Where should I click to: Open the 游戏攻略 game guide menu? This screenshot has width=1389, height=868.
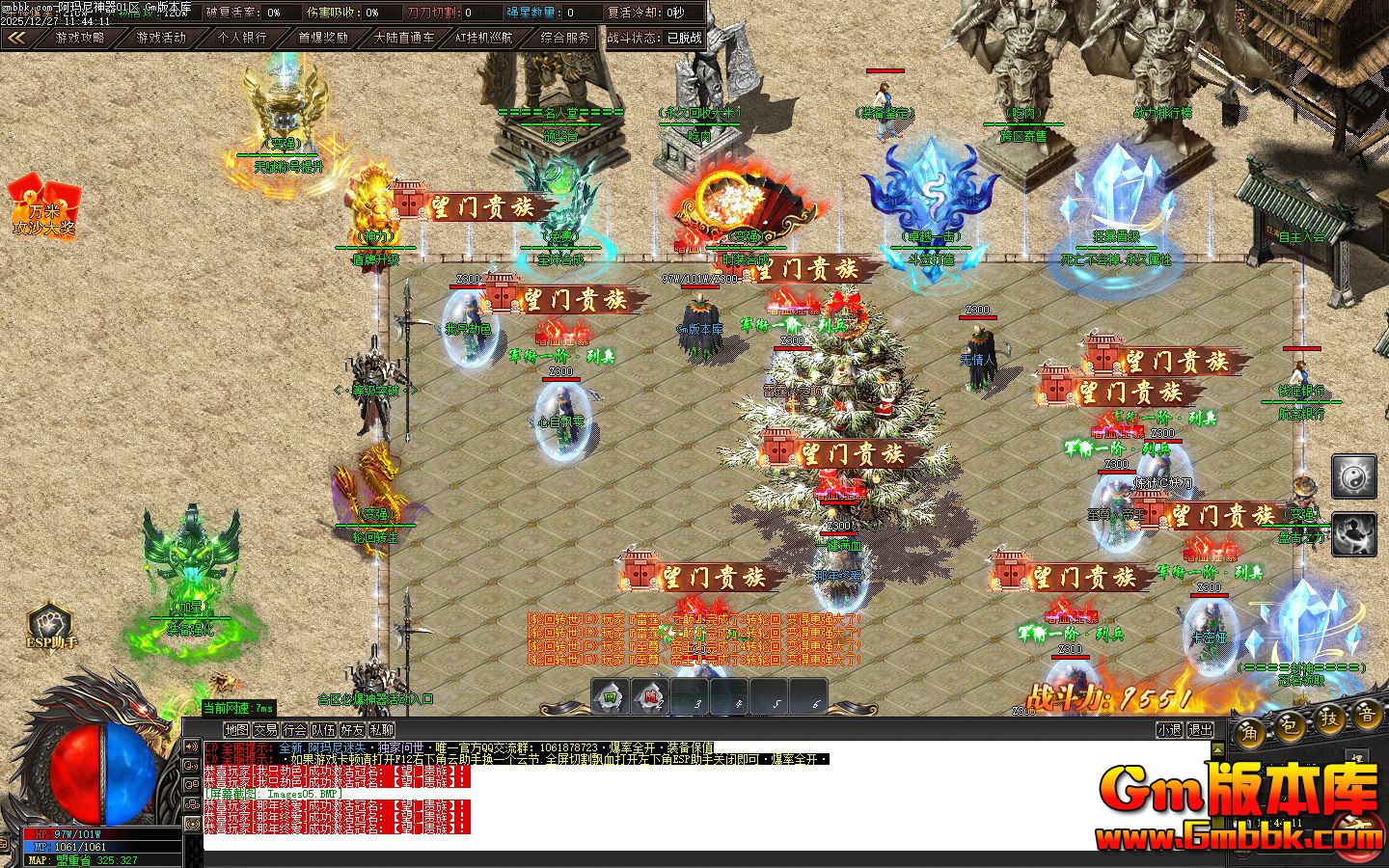(x=80, y=38)
